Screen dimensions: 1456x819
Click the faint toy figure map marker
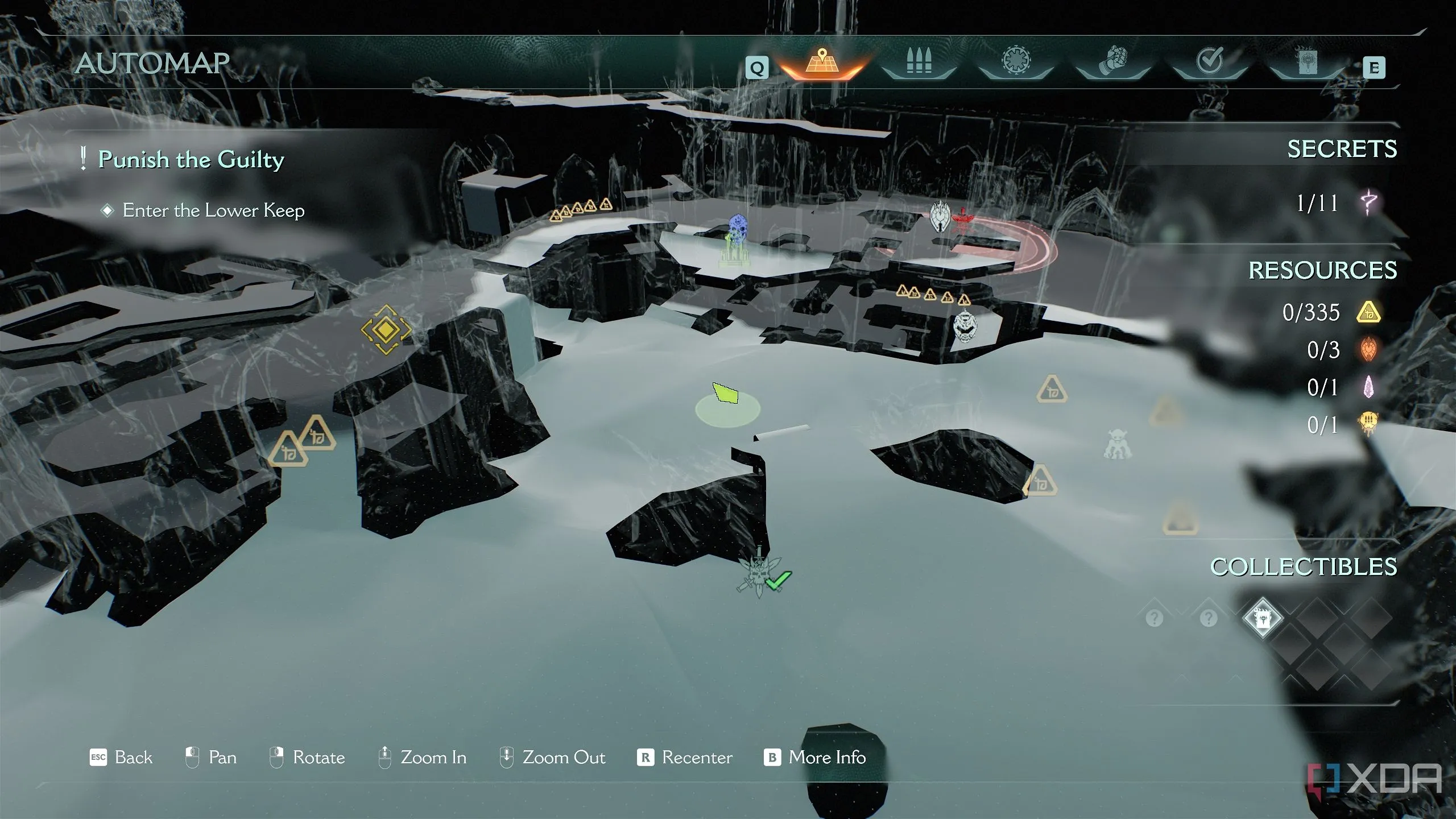point(1117,445)
